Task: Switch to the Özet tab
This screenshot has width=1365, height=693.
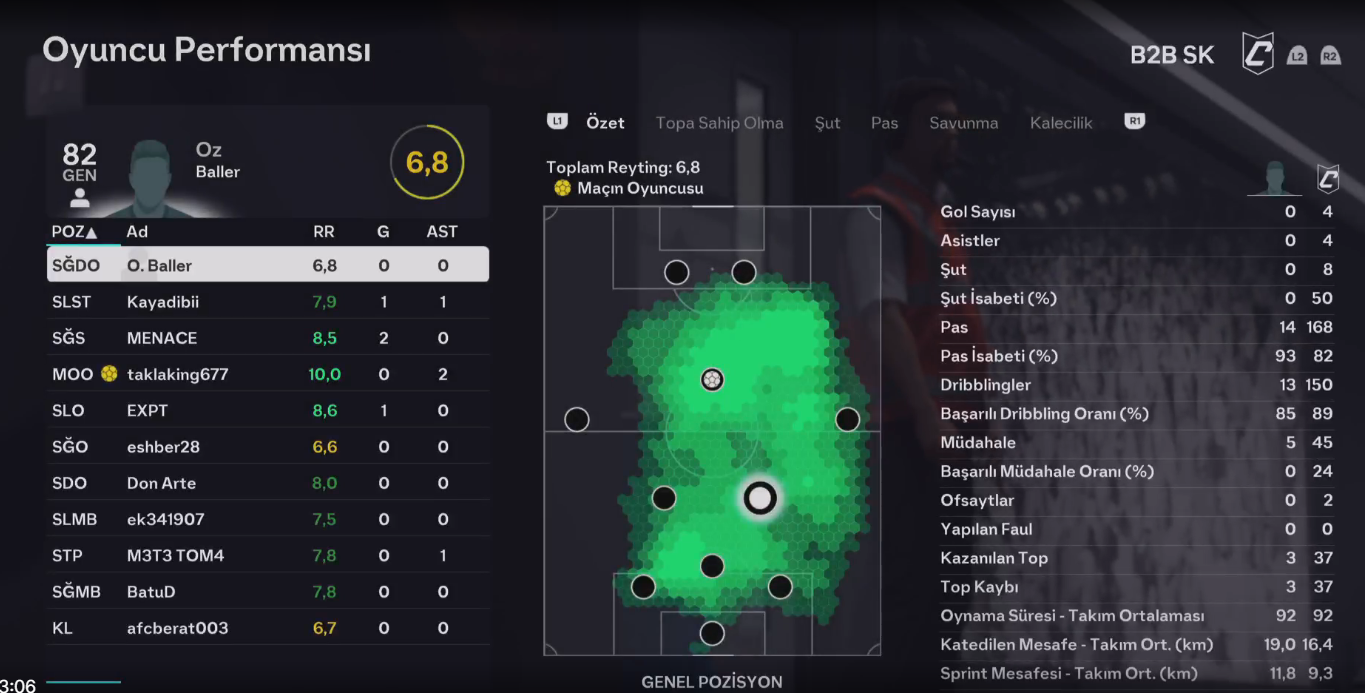Action: [x=605, y=123]
